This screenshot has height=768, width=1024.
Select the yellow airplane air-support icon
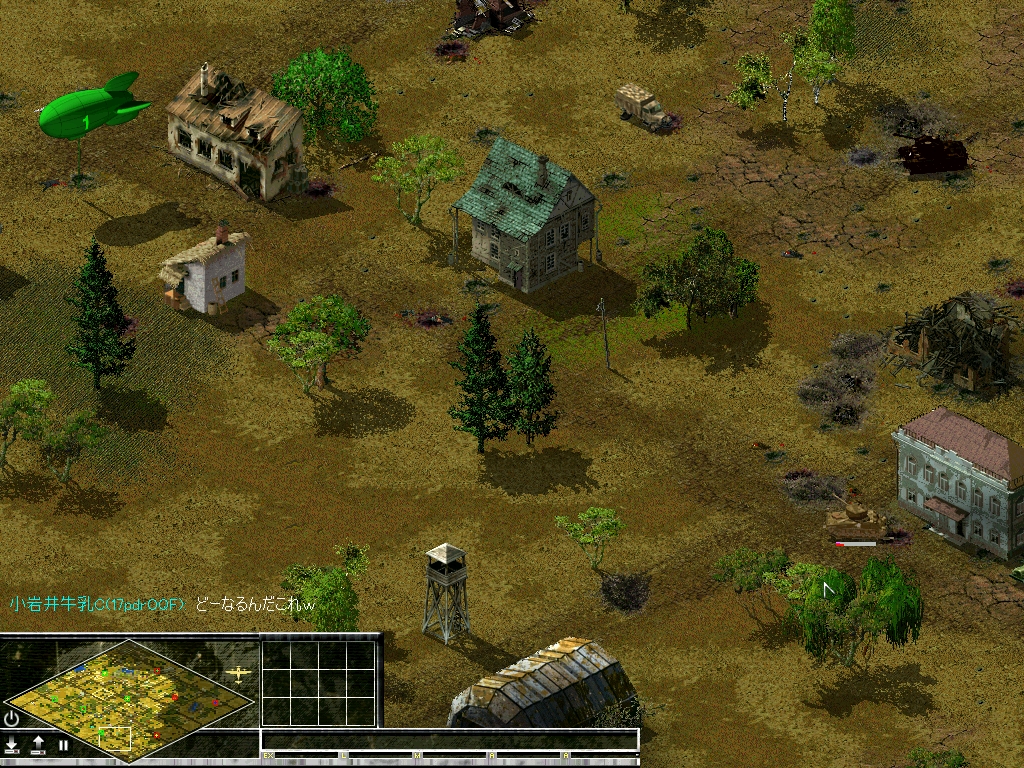238,673
